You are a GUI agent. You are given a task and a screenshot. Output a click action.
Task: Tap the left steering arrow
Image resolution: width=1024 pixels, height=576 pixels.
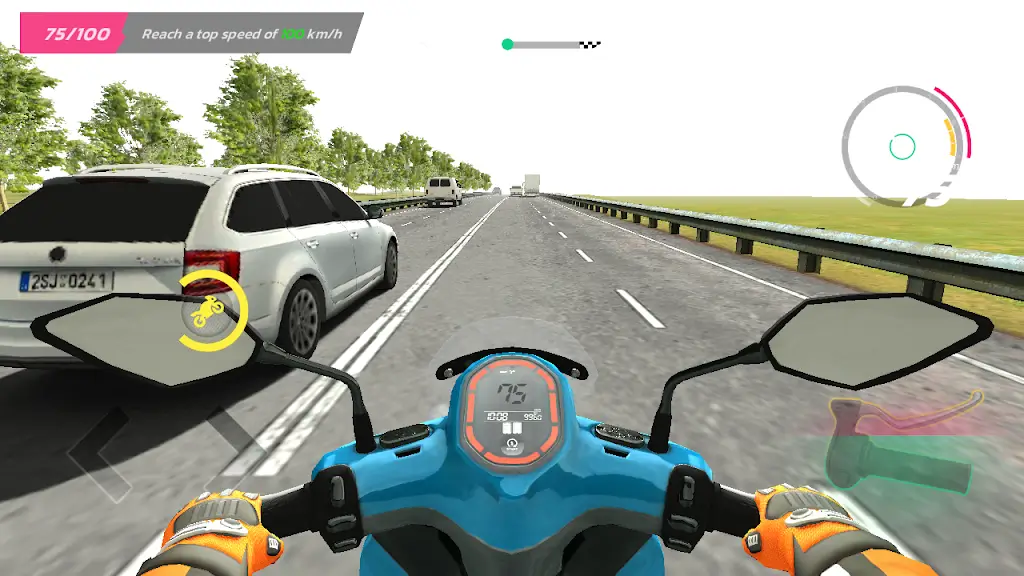coord(98,452)
